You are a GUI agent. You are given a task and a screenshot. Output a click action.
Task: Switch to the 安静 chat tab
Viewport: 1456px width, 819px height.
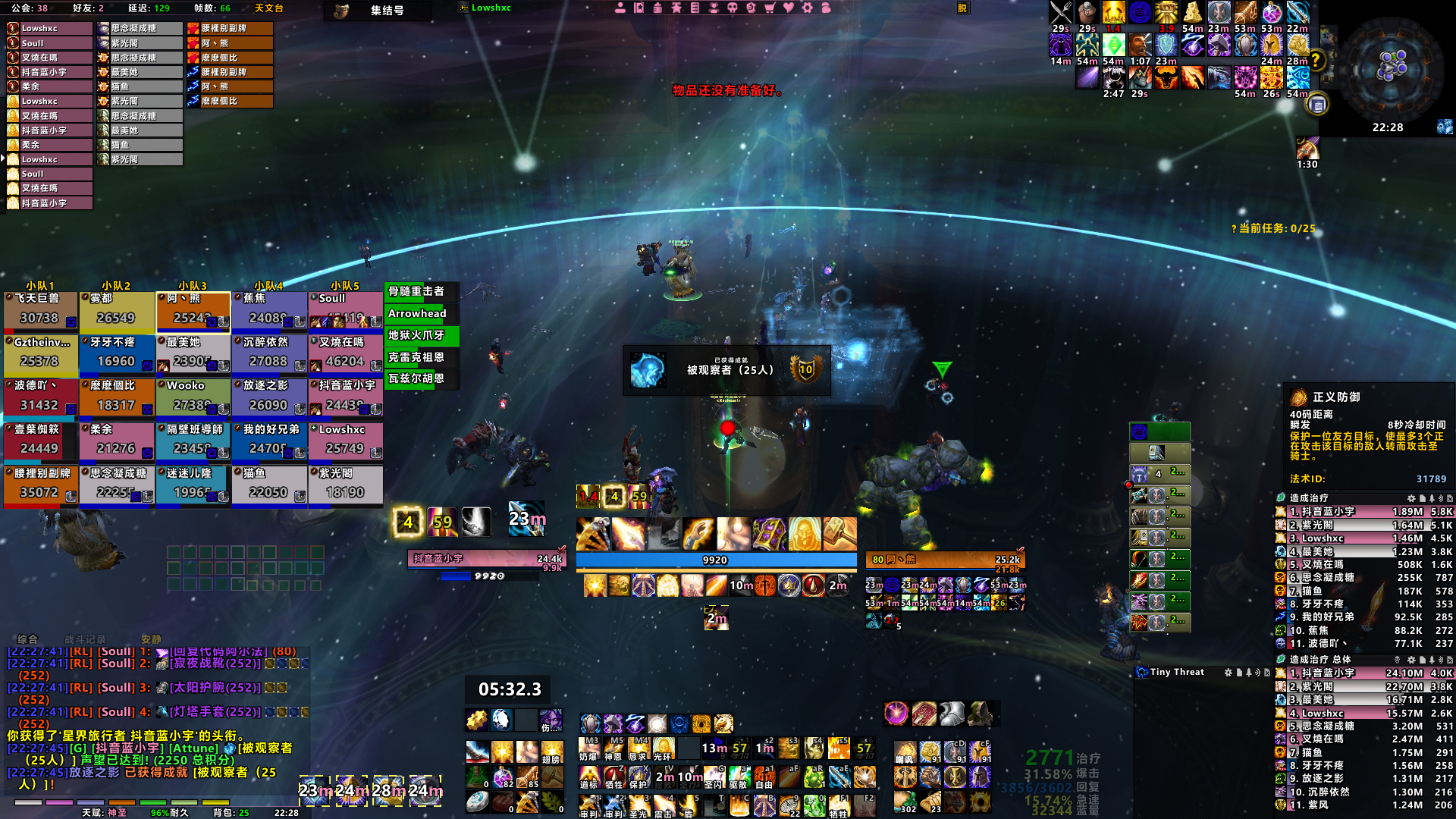click(x=151, y=639)
